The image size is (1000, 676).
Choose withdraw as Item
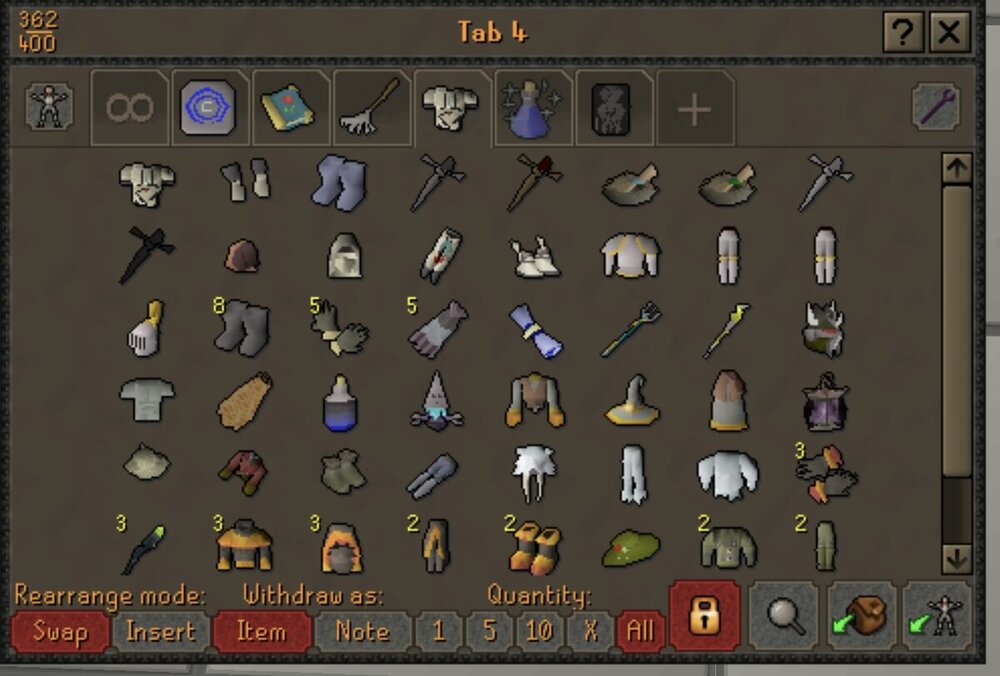click(x=261, y=632)
